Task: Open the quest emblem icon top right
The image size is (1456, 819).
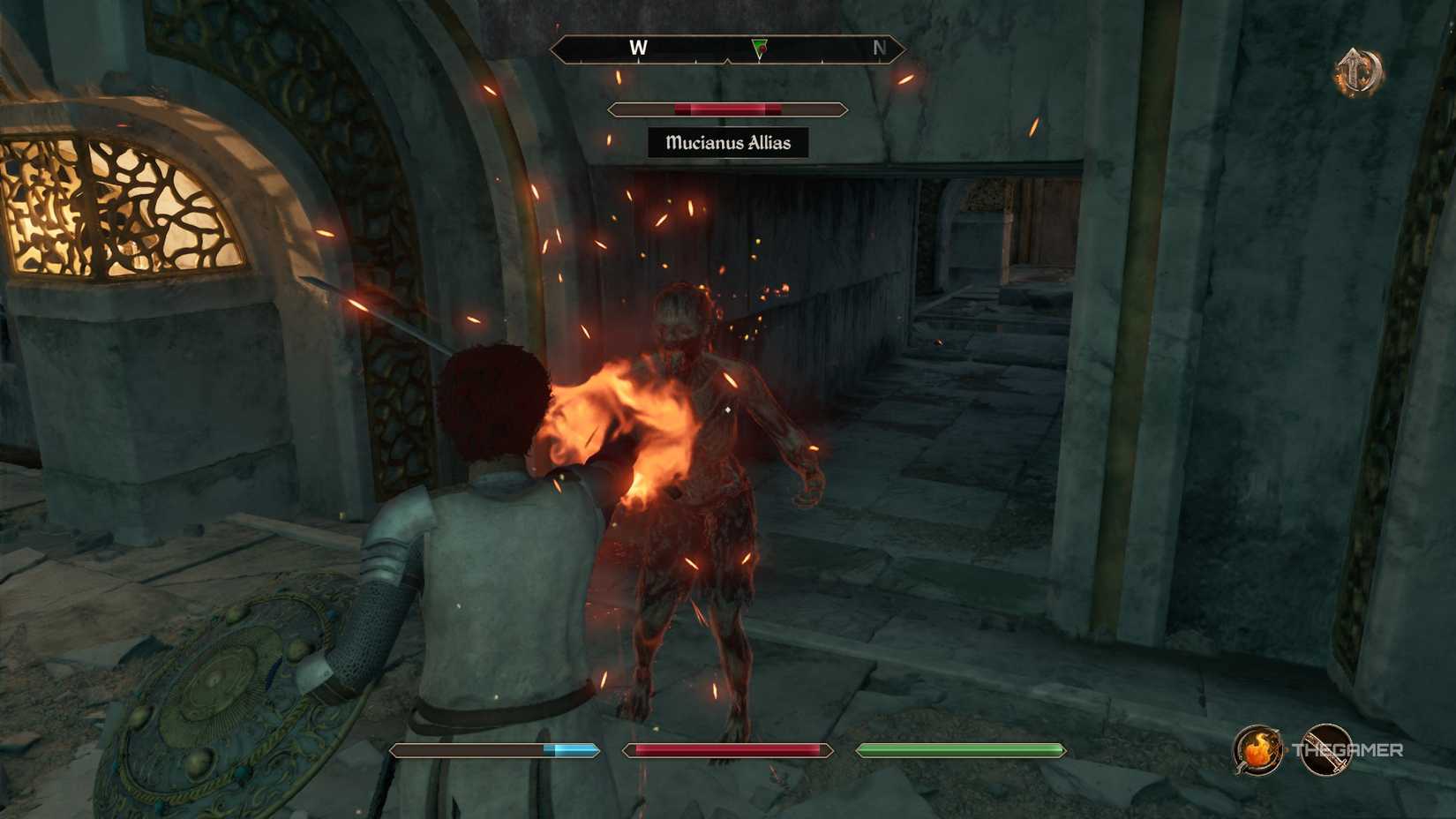Action: (x=1359, y=67)
